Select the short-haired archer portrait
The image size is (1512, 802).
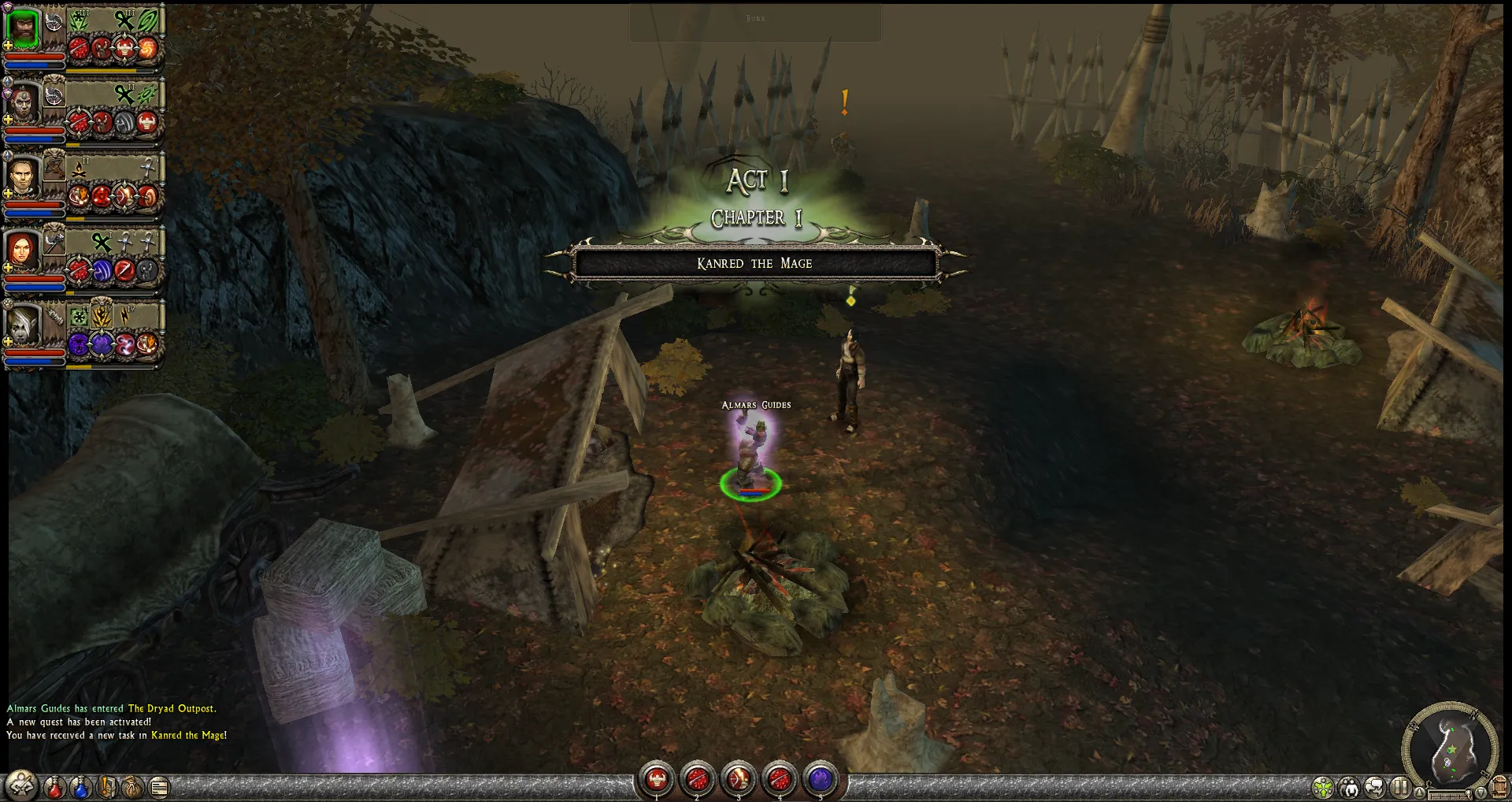23,178
